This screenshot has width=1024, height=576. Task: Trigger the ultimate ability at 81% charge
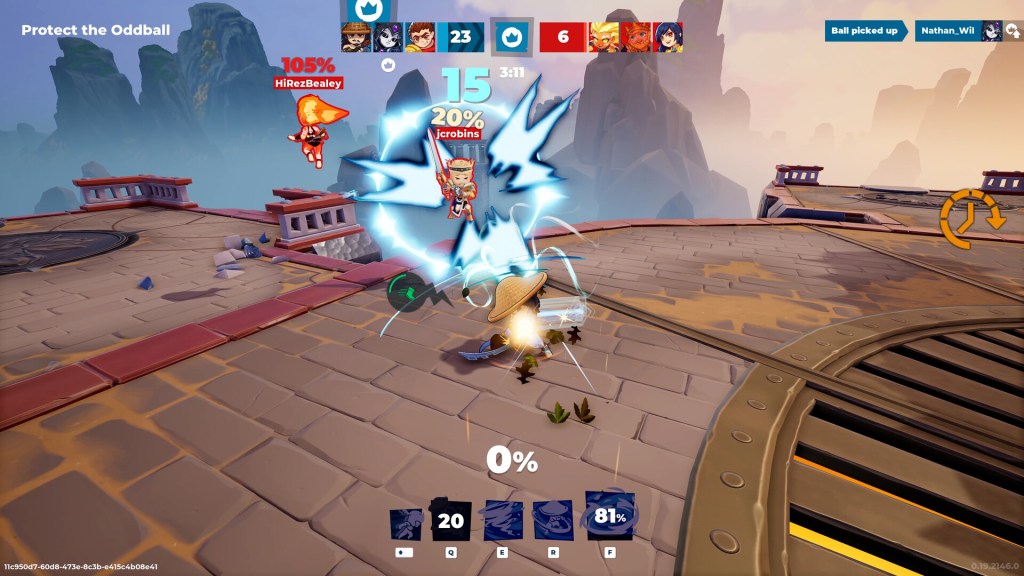[610, 517]
